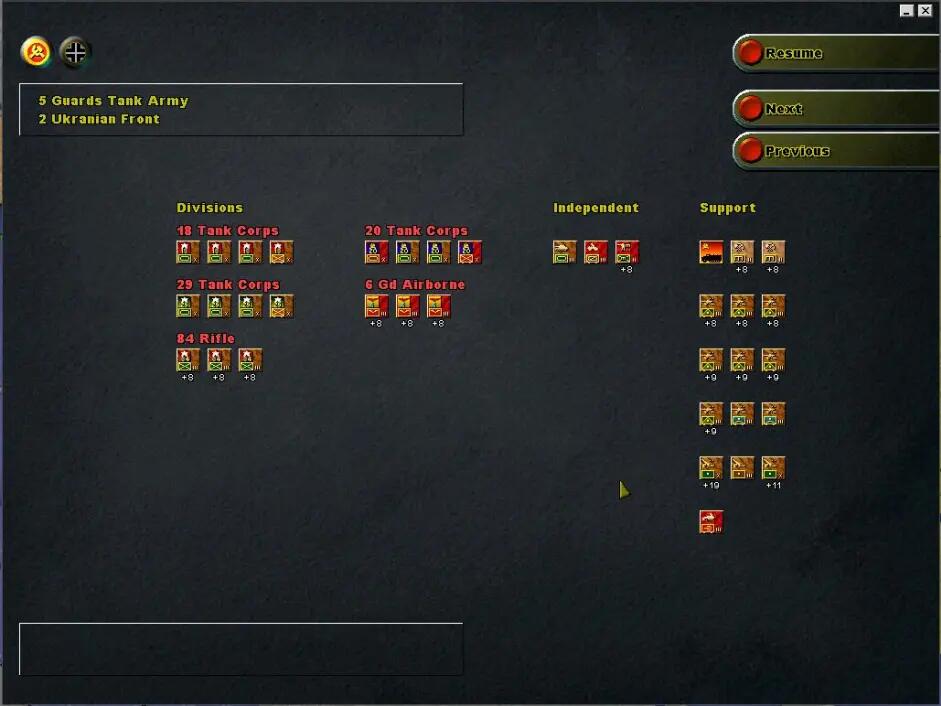Pick the 29 Tank Corps heading
The width and height of the screenshot is (941, 706).
tap(227, 285)
